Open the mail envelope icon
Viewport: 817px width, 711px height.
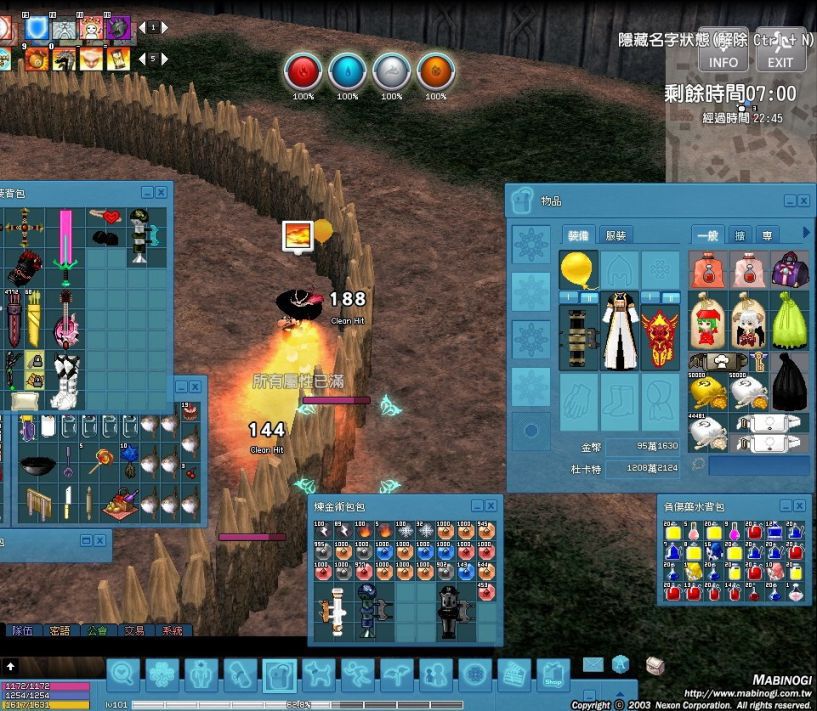[593, 664]
